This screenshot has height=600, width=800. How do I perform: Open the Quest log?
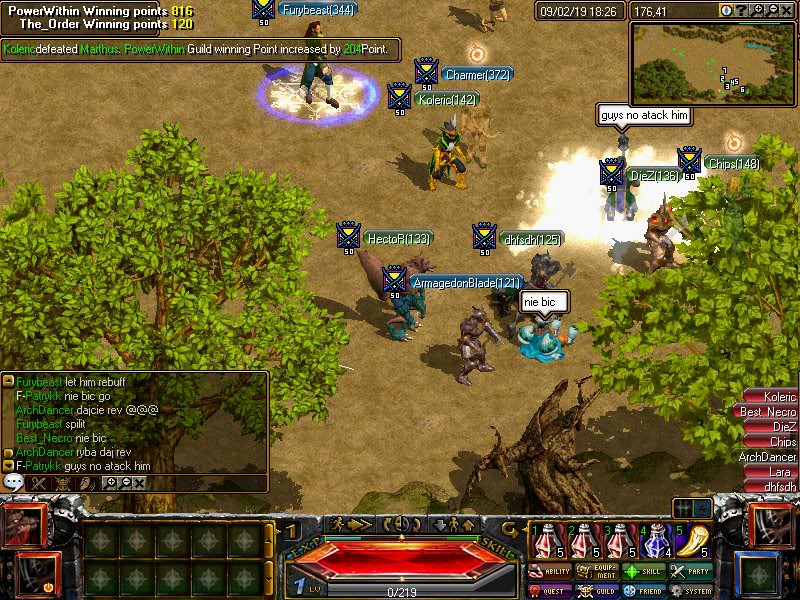[x=551, y=590]
